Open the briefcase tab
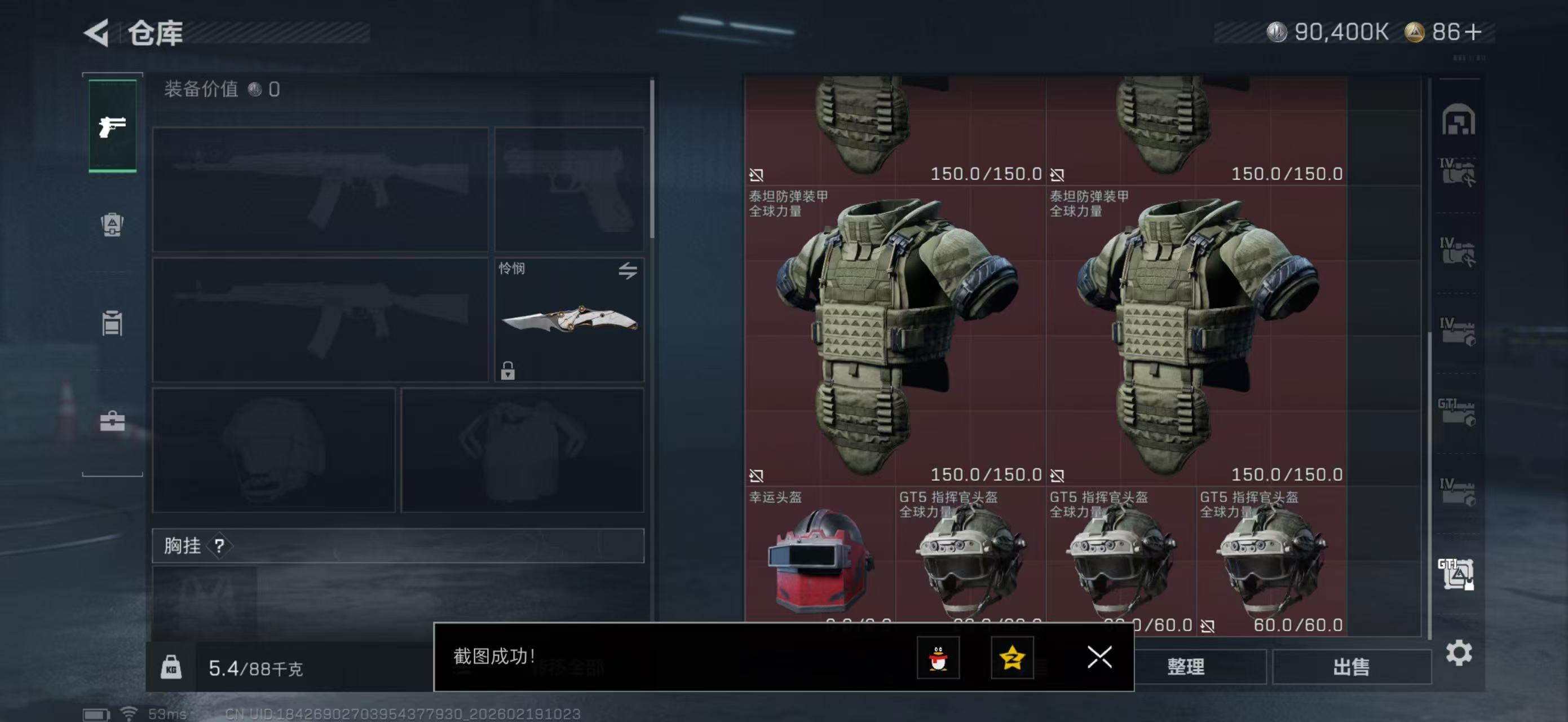Screen dimensions: 1568x722 tap(112, 421)
